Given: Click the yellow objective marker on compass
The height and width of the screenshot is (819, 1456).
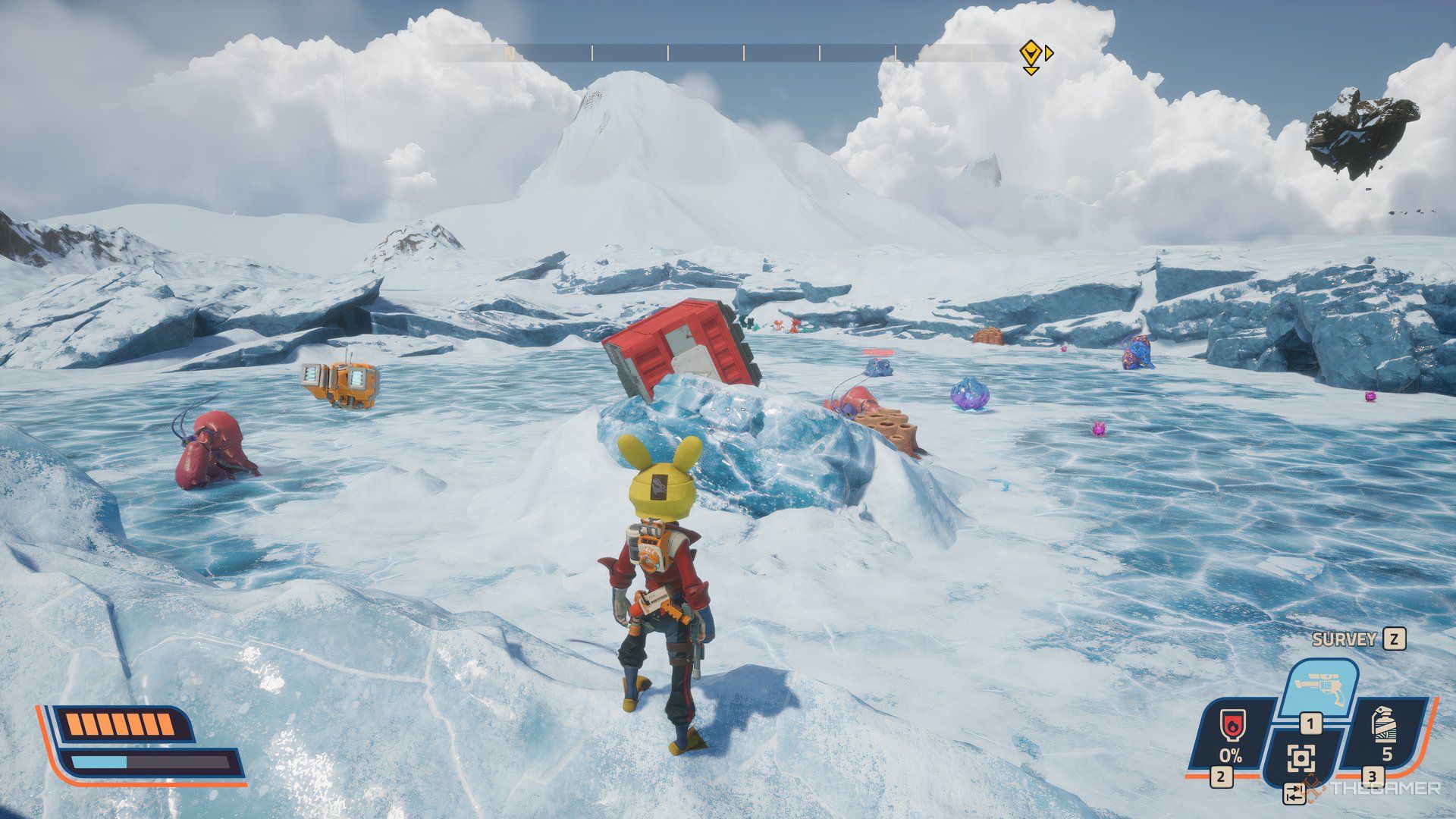Looking at the screenshot, I should pyautogui.click(x=1030, y=54).
